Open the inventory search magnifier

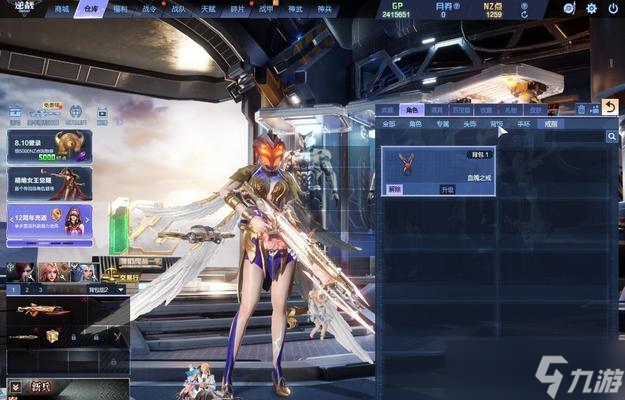point(611,136)
